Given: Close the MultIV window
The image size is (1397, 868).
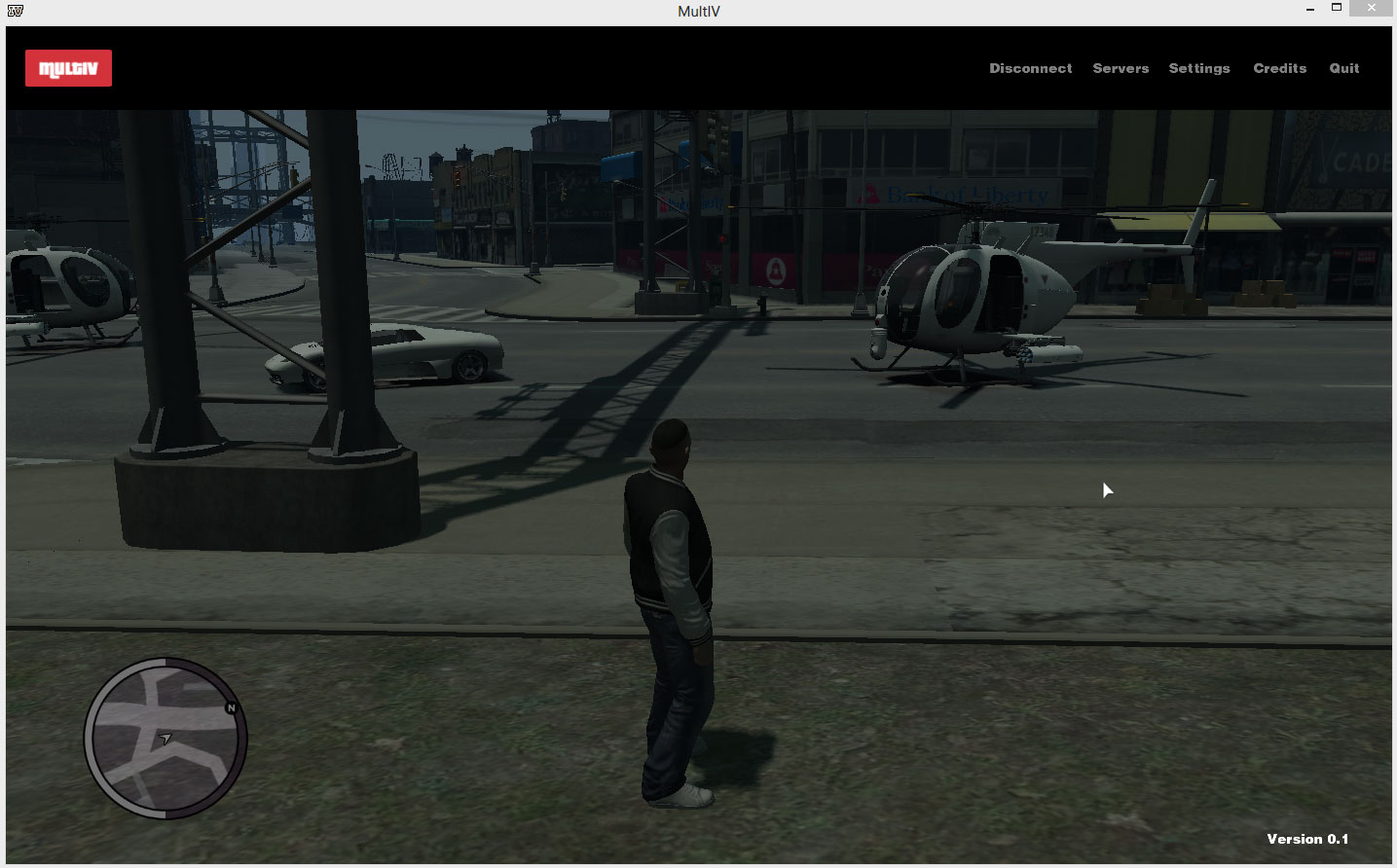Looking at the screenshot, I should [1371, 8].
